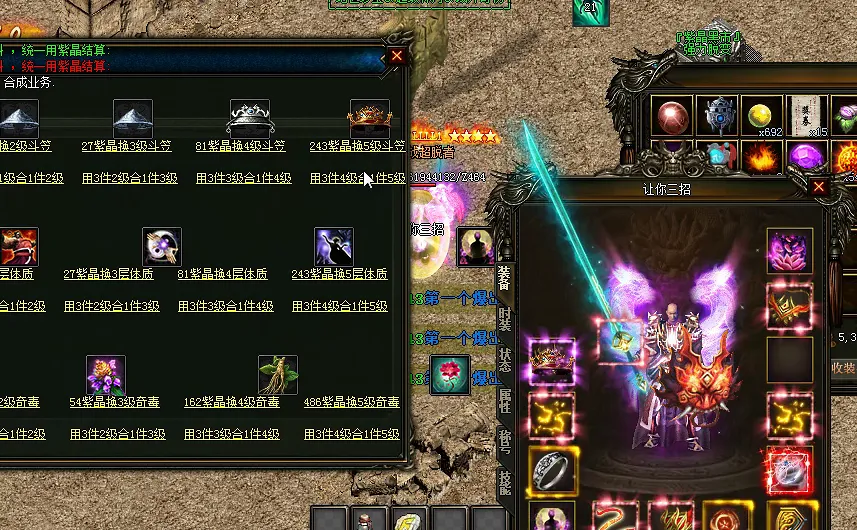Select the yellow orb stack in bag
The image size is (857, 530).
pyautogui.click(x=761, y=116)
